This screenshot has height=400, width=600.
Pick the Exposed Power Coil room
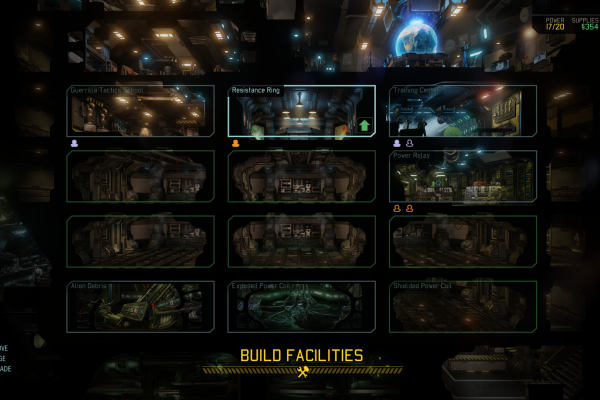[x=301, y=306]
